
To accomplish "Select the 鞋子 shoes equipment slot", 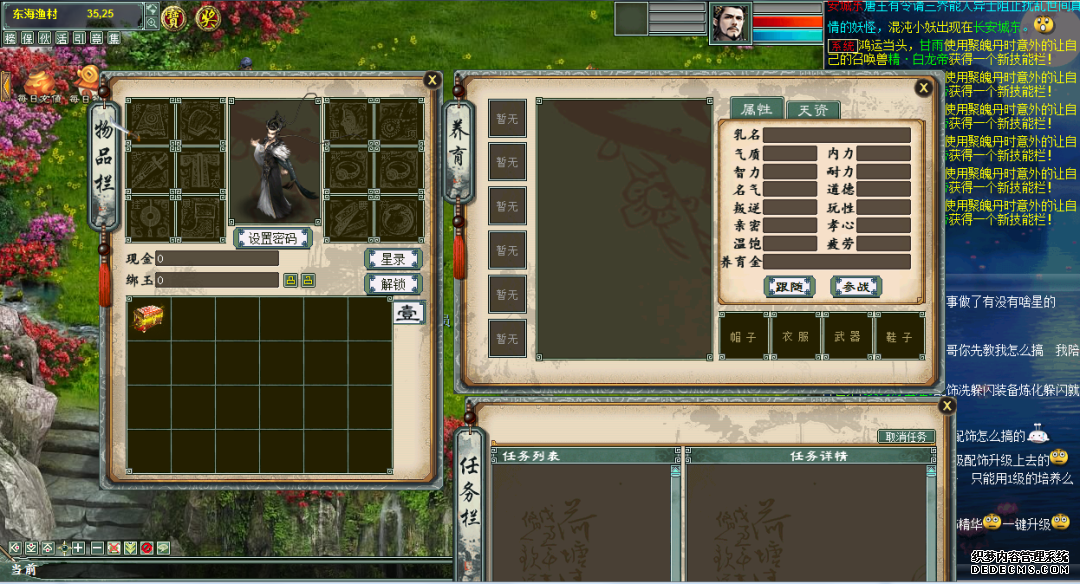I will pyautogui.click(x=899, y=337).
